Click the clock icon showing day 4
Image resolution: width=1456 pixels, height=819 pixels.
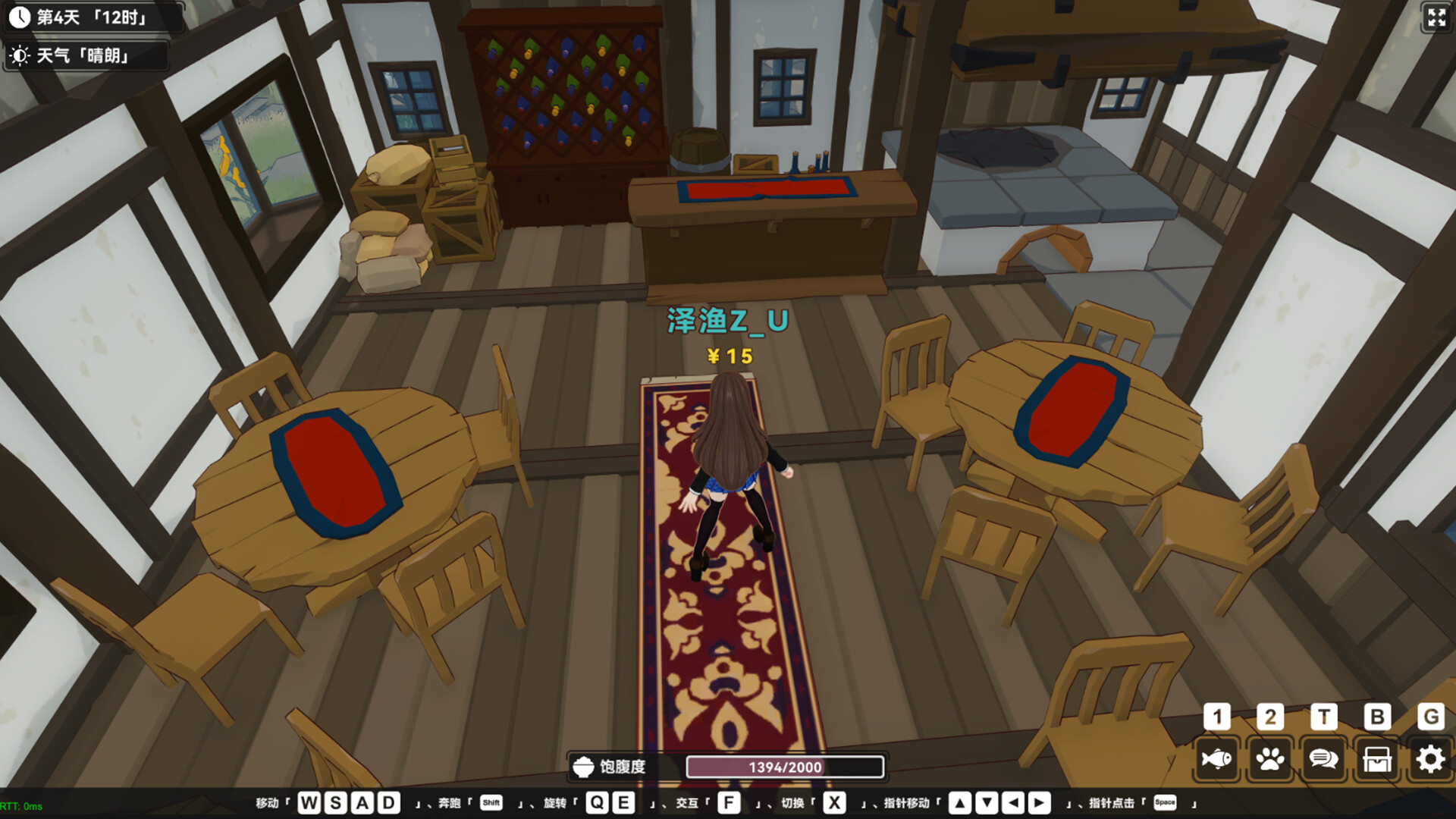tap(19, 17)
